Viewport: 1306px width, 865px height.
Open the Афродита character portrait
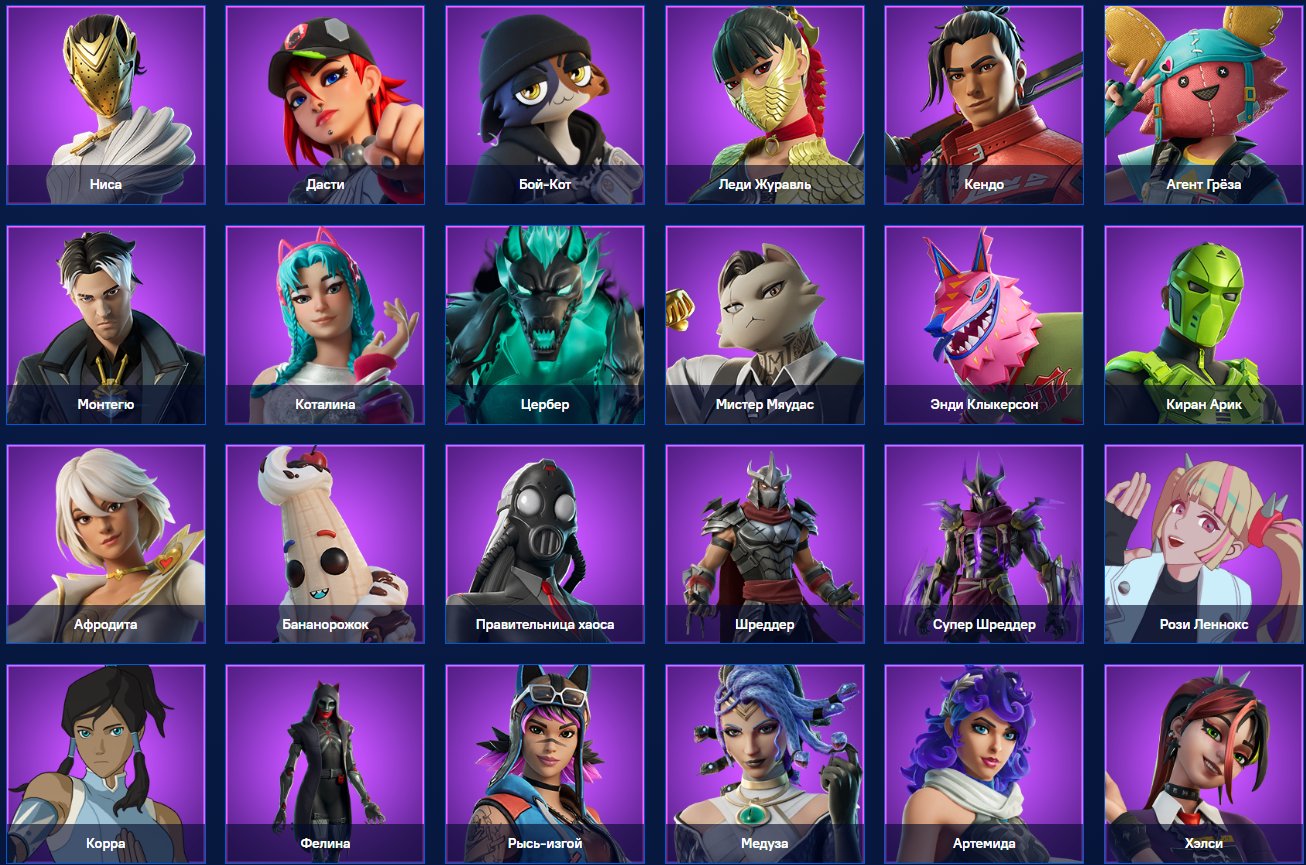coord(106,542)
